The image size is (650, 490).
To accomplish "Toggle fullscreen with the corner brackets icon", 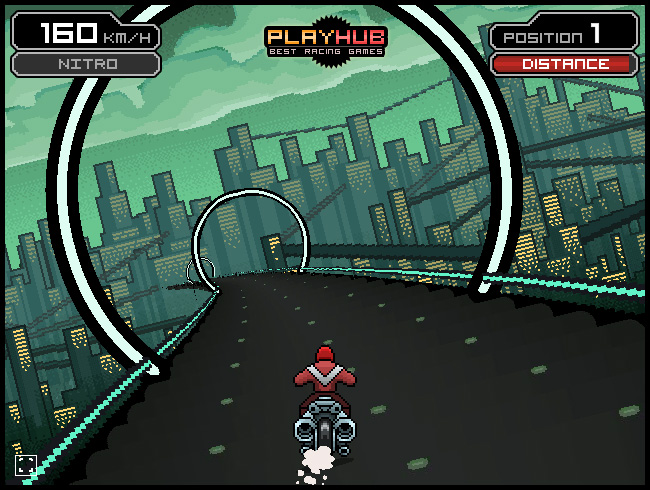I will point(26,464).
